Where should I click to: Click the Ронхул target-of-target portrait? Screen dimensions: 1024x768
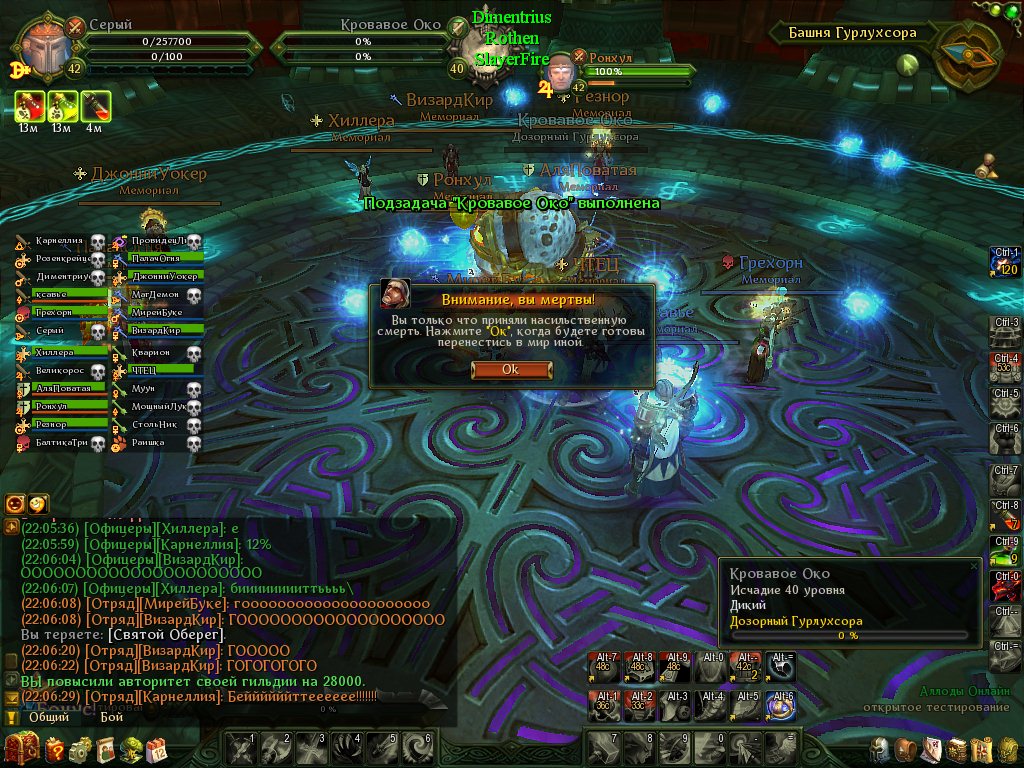click(563, 73)
